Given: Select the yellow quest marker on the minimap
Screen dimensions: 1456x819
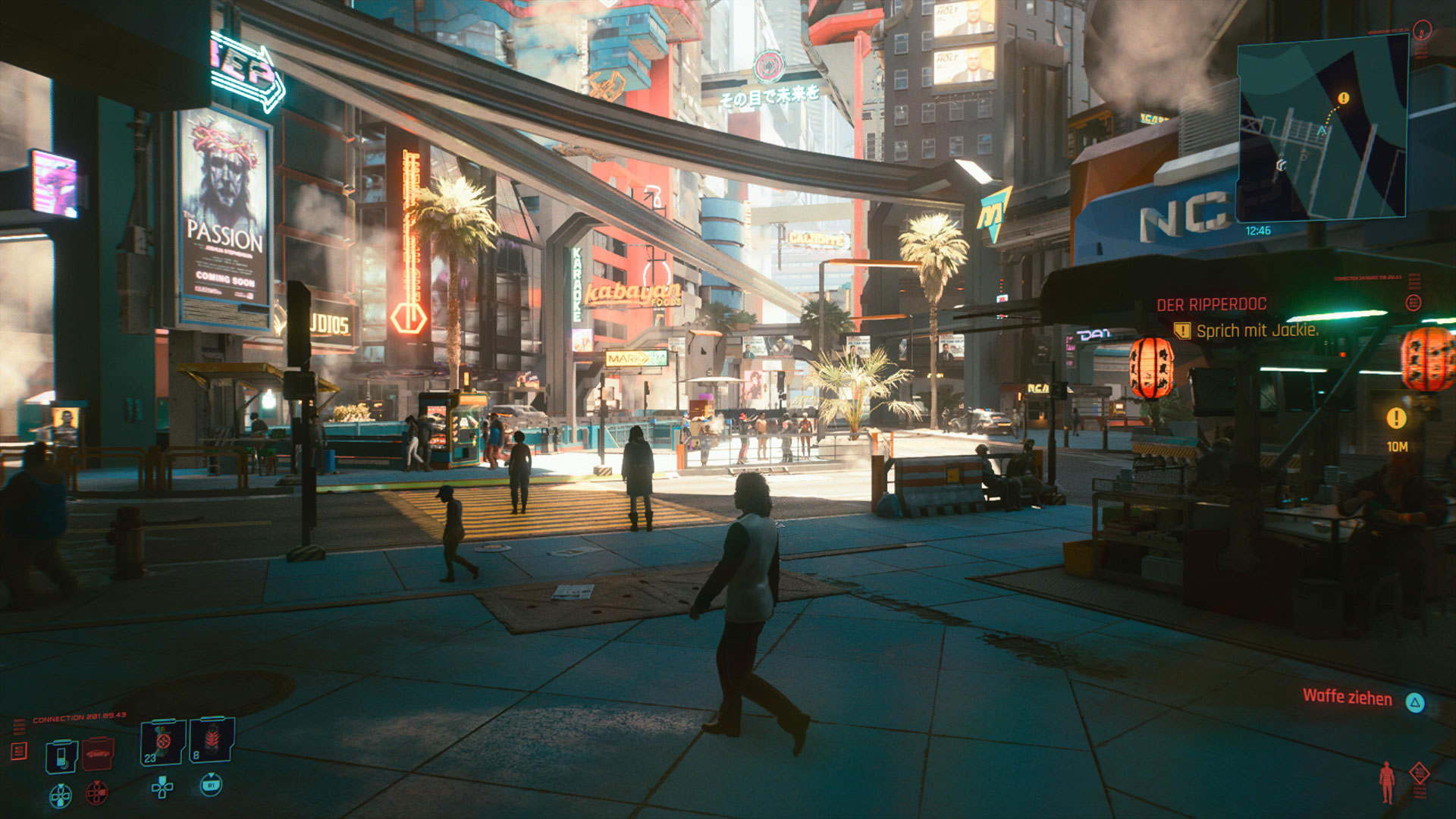Looking at the screenshot, I should pos(1343,99).
